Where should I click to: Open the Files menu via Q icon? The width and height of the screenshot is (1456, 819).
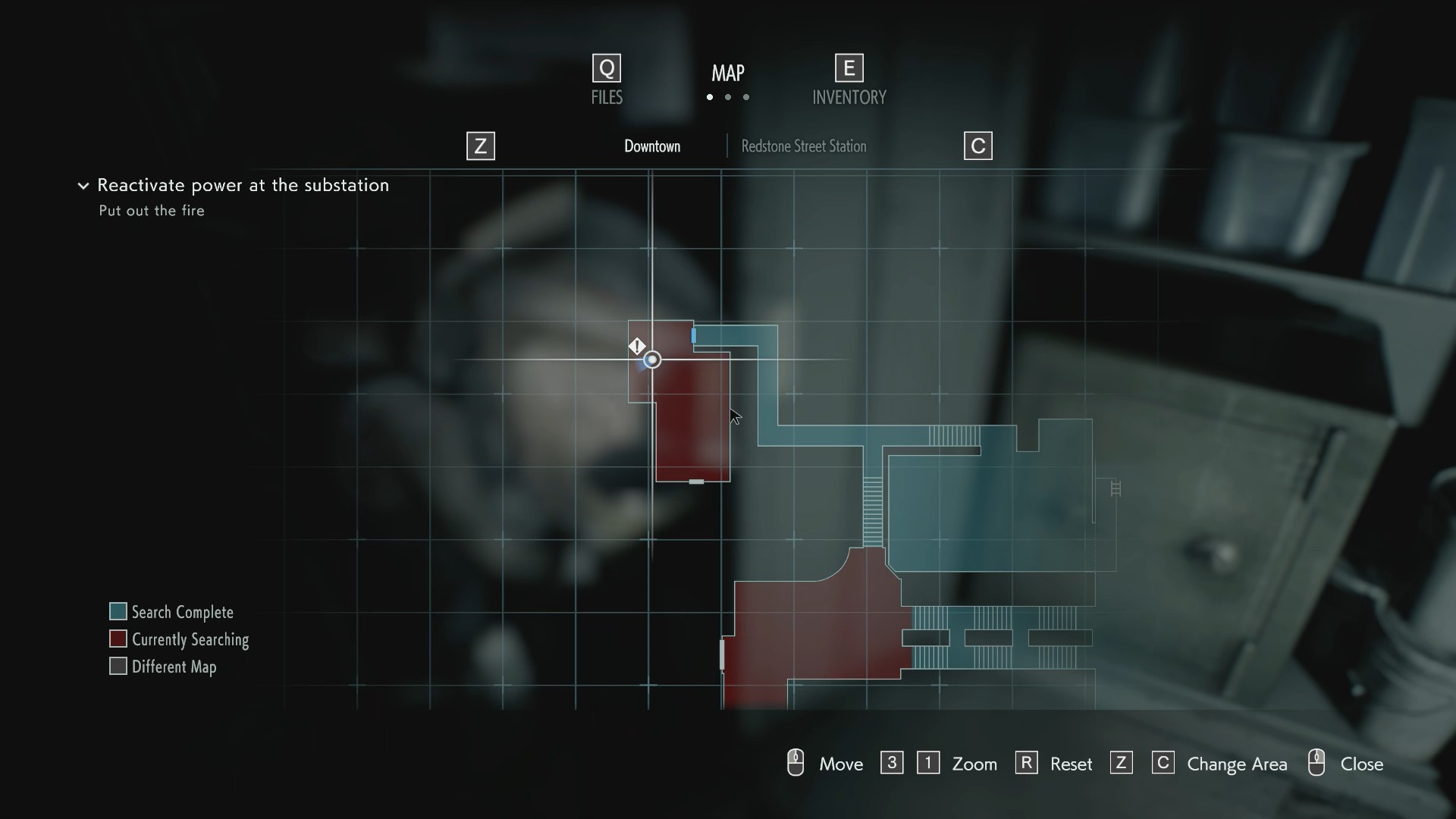pyautogui.click(x=605, y=67)
